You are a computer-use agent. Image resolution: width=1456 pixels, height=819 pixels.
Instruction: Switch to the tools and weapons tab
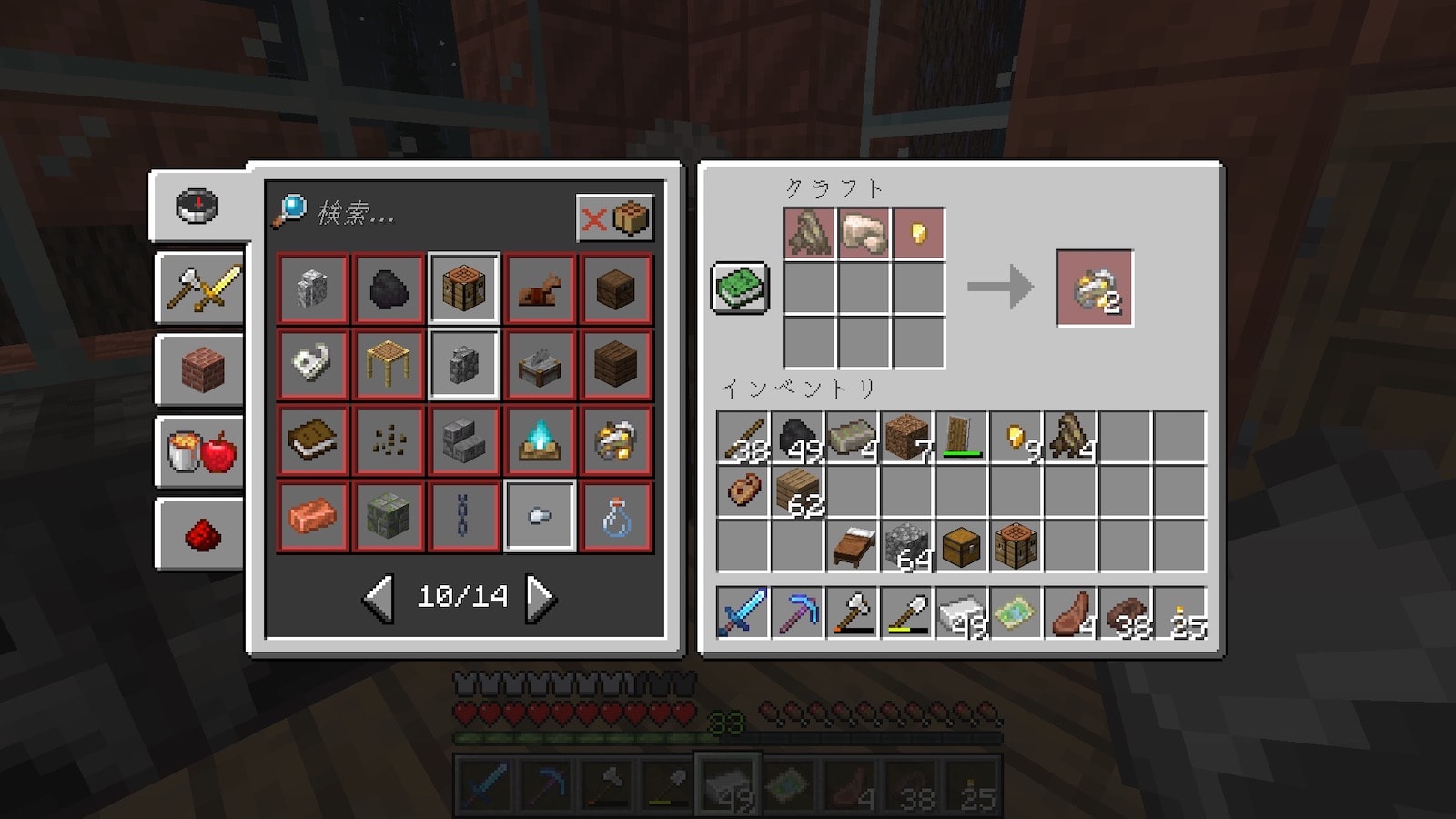point(201,288)
